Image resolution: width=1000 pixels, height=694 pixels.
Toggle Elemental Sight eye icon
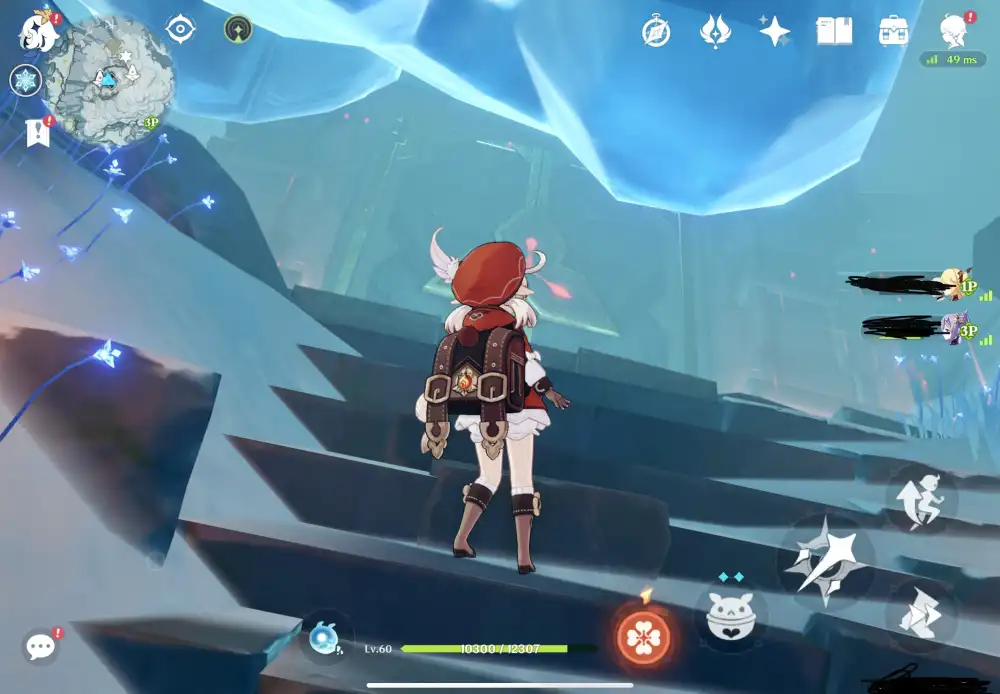coord(180,29)
